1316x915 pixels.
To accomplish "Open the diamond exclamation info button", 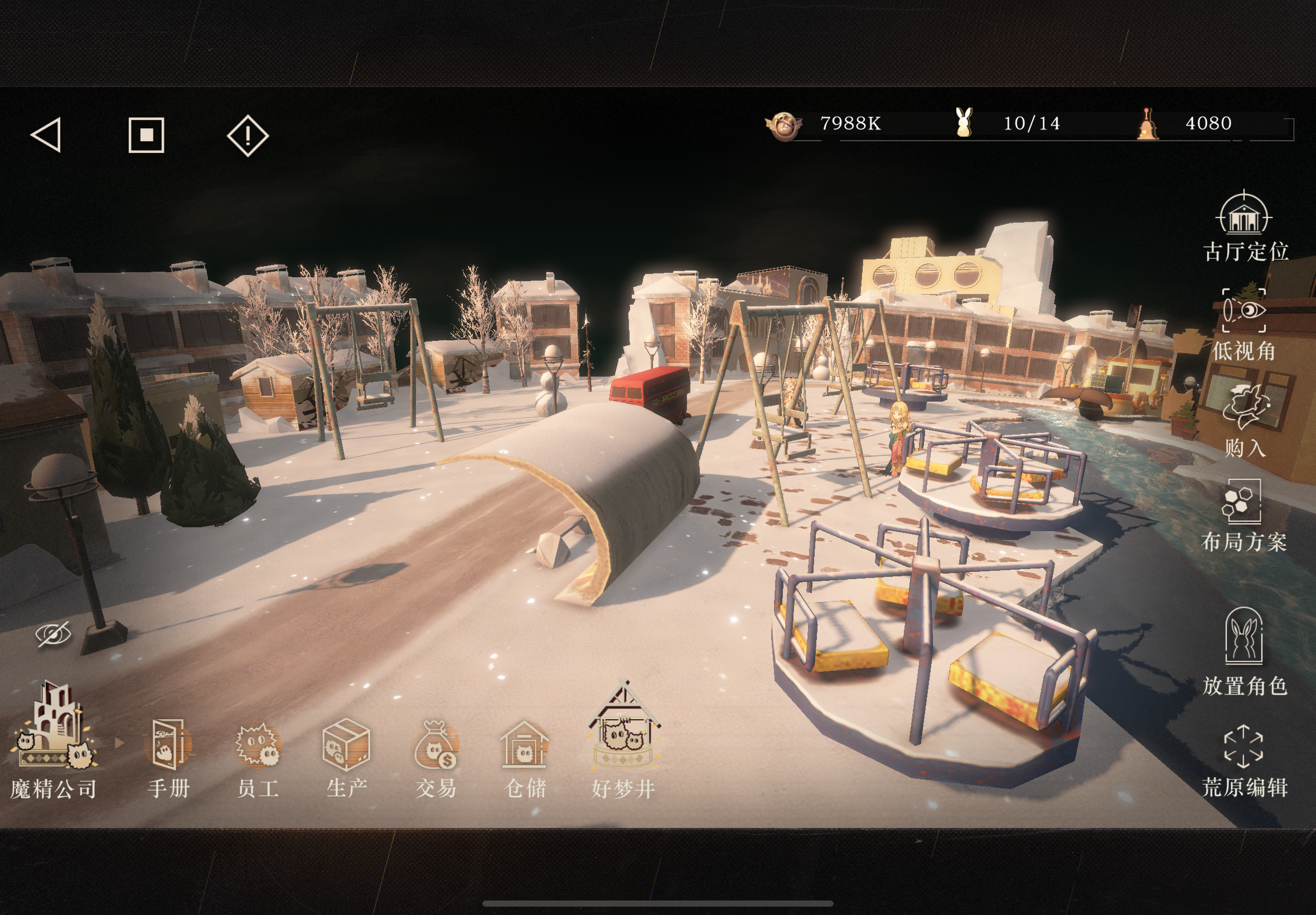I will coord(248,136).
